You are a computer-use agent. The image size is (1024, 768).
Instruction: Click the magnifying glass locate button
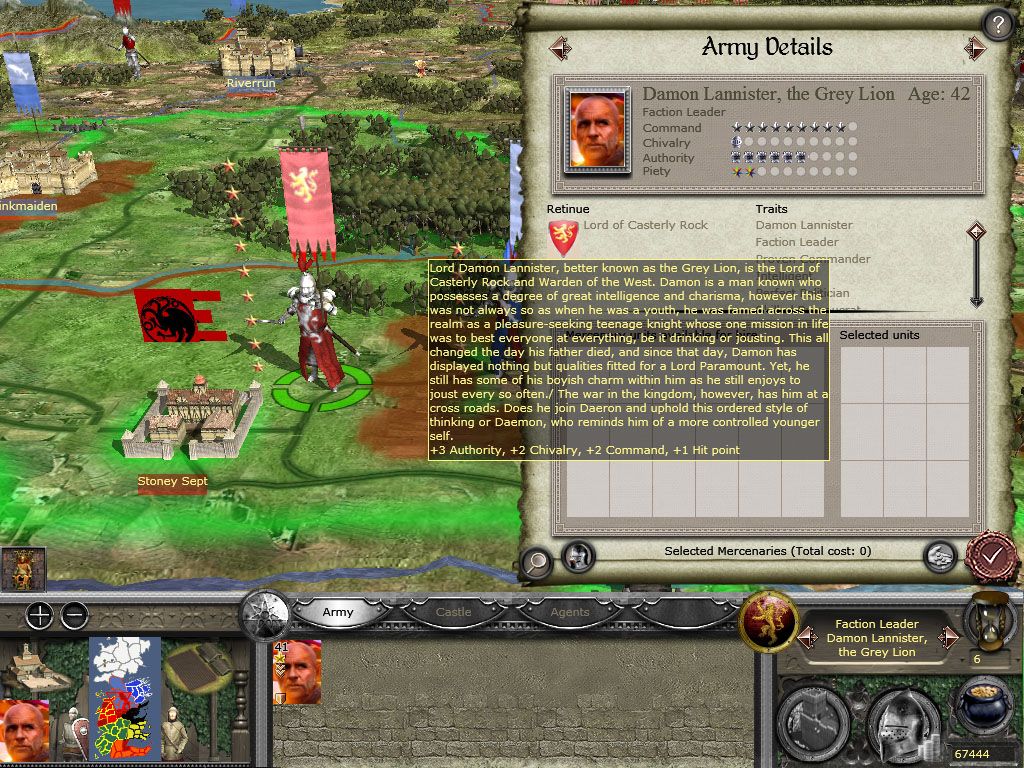537,562
